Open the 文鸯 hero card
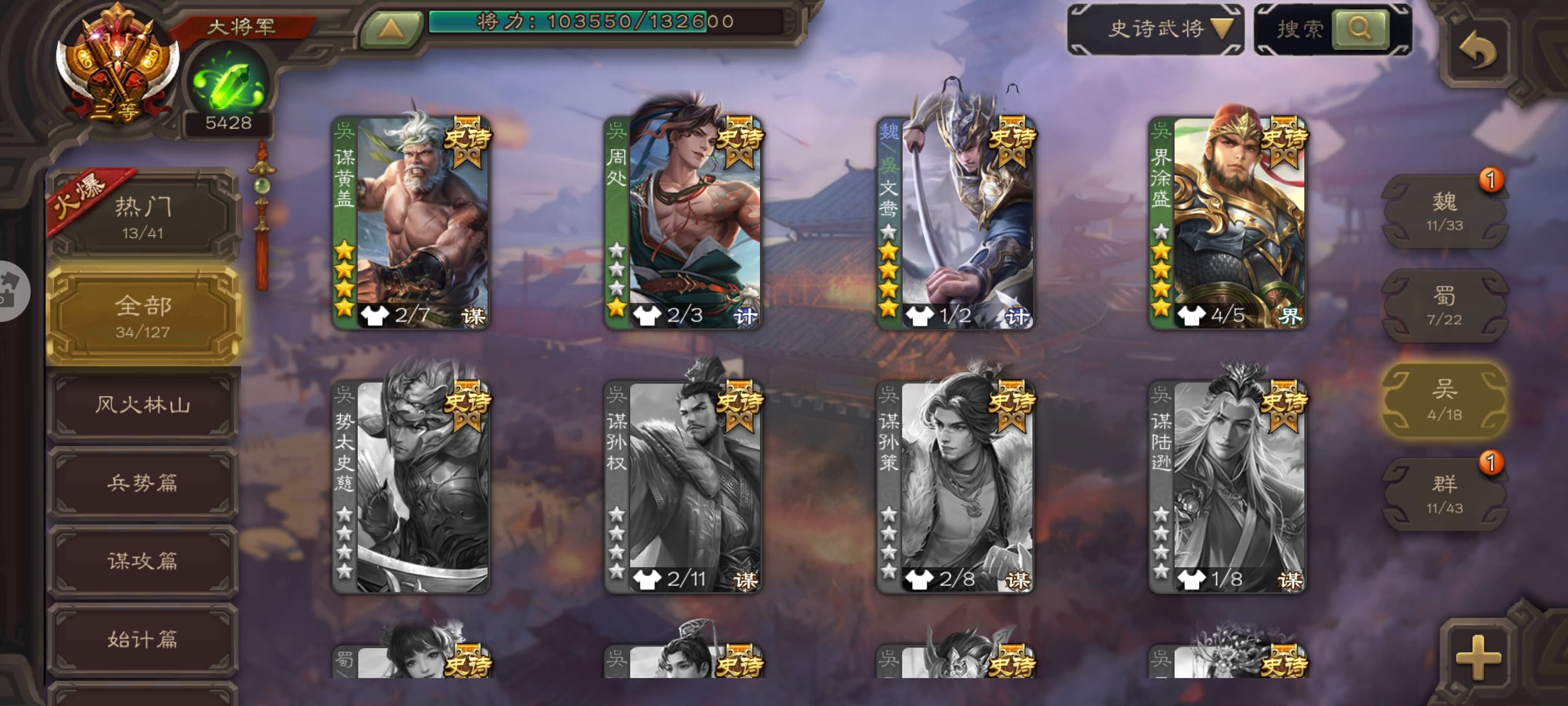 (x=955, y=222)
